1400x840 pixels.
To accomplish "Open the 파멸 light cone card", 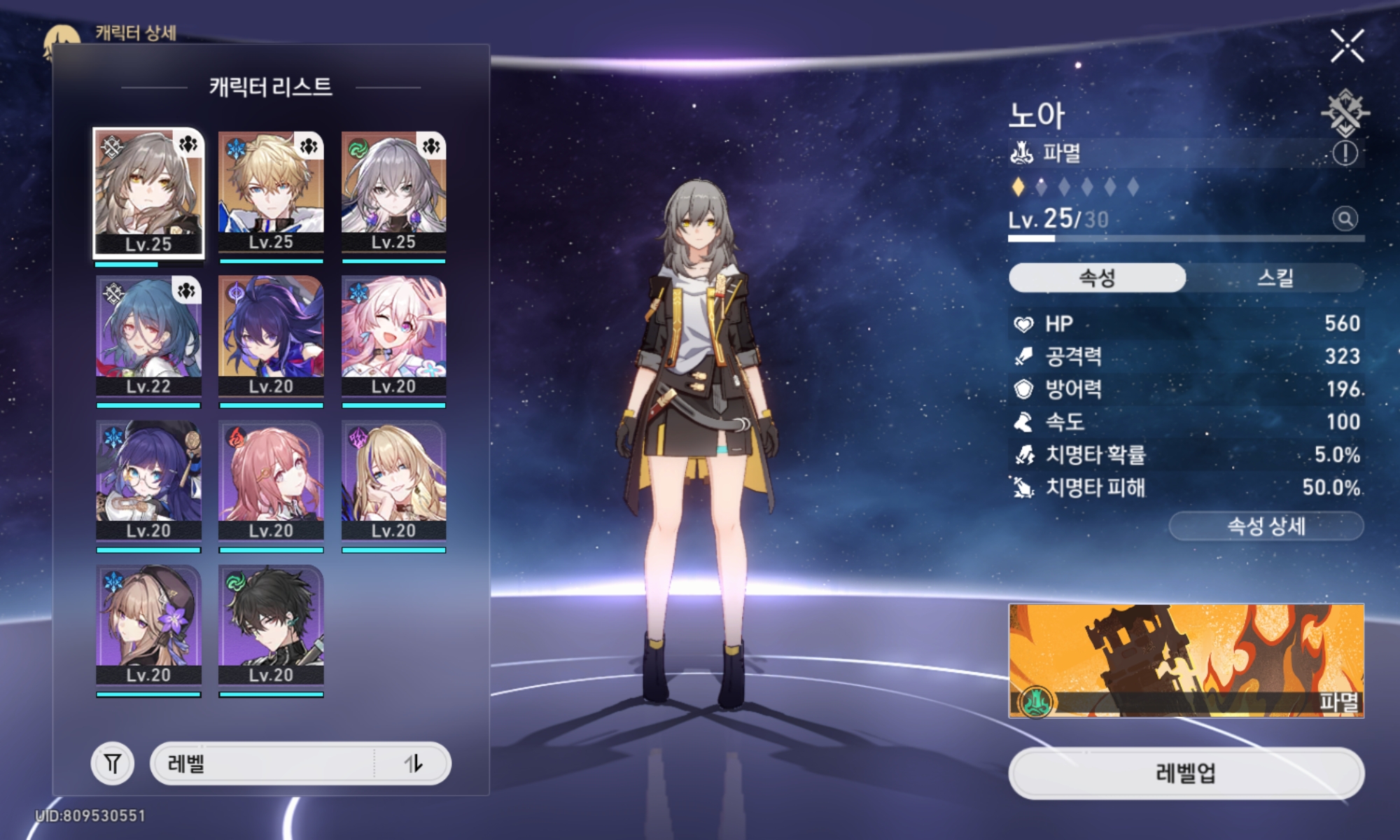I will coord(1186,661).
